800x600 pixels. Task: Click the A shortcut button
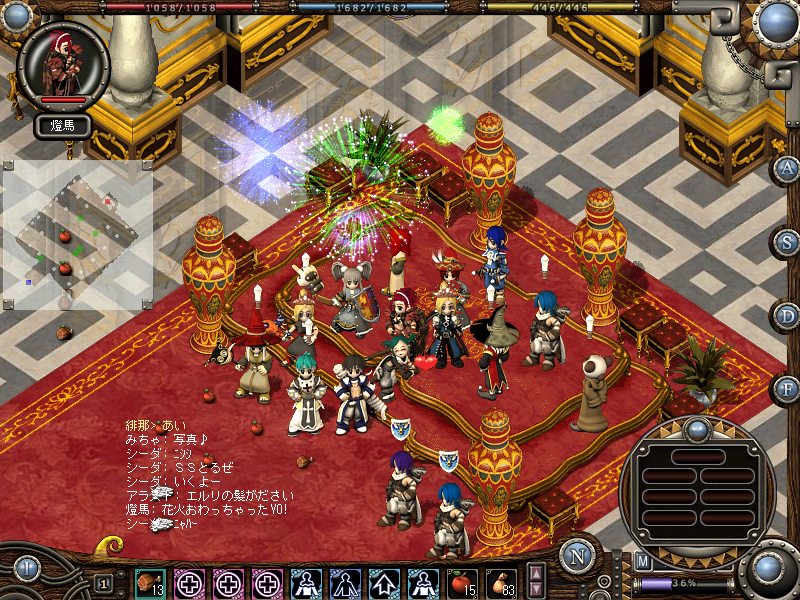788,168
